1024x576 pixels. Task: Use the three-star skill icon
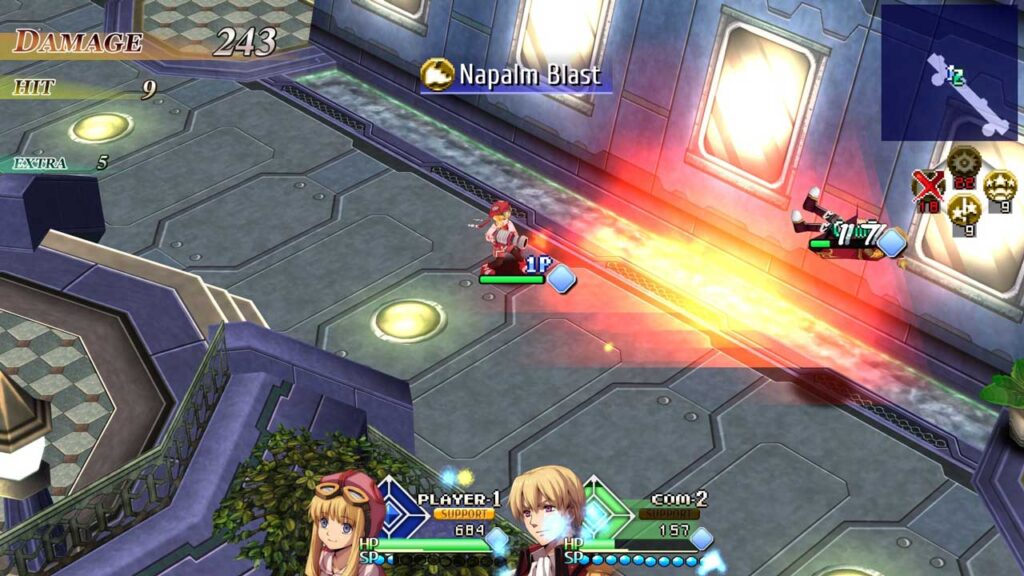(x=999, y=186)
